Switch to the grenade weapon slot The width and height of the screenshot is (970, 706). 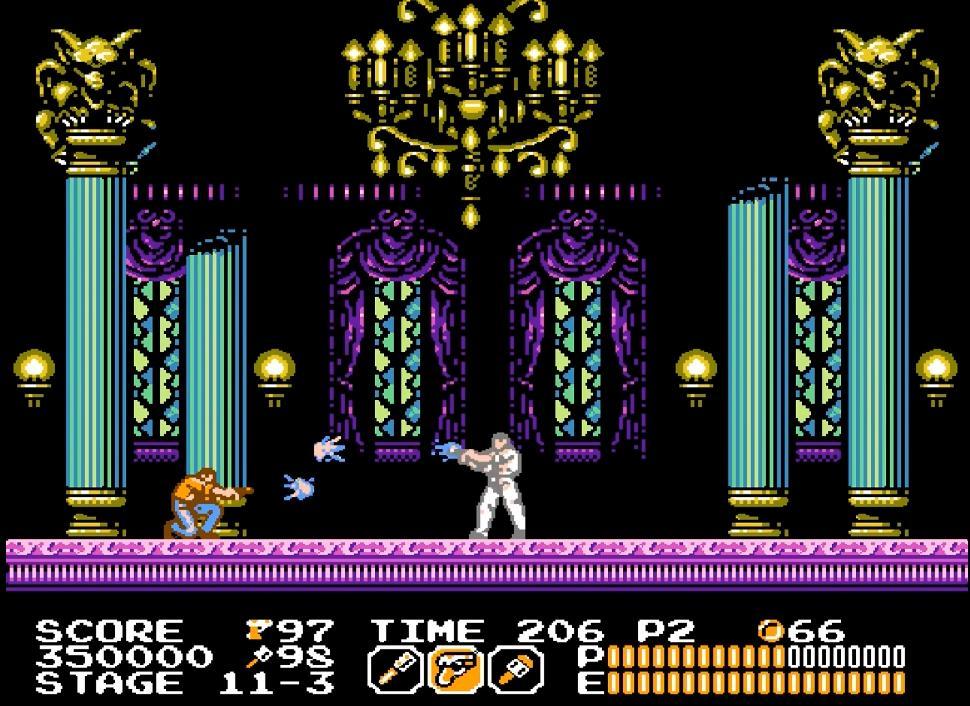click(519, 669)
